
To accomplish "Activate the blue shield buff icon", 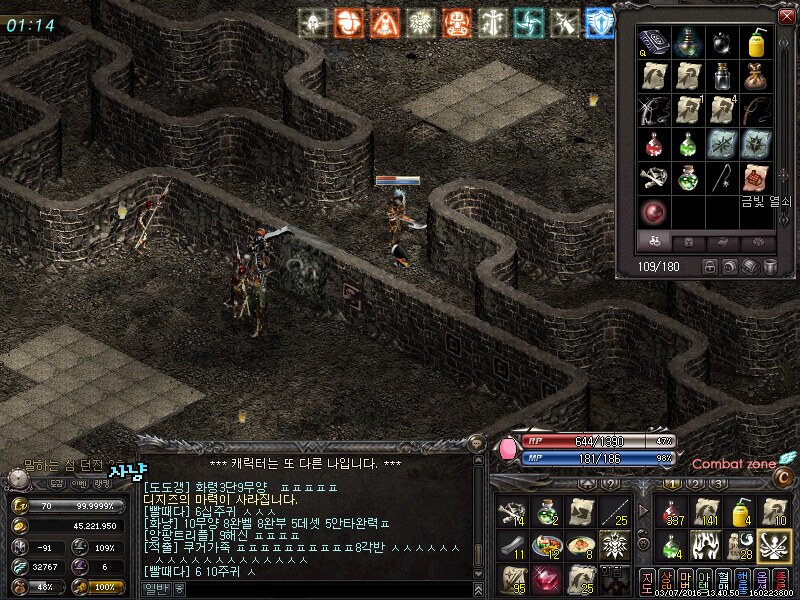I will (598, 22).
